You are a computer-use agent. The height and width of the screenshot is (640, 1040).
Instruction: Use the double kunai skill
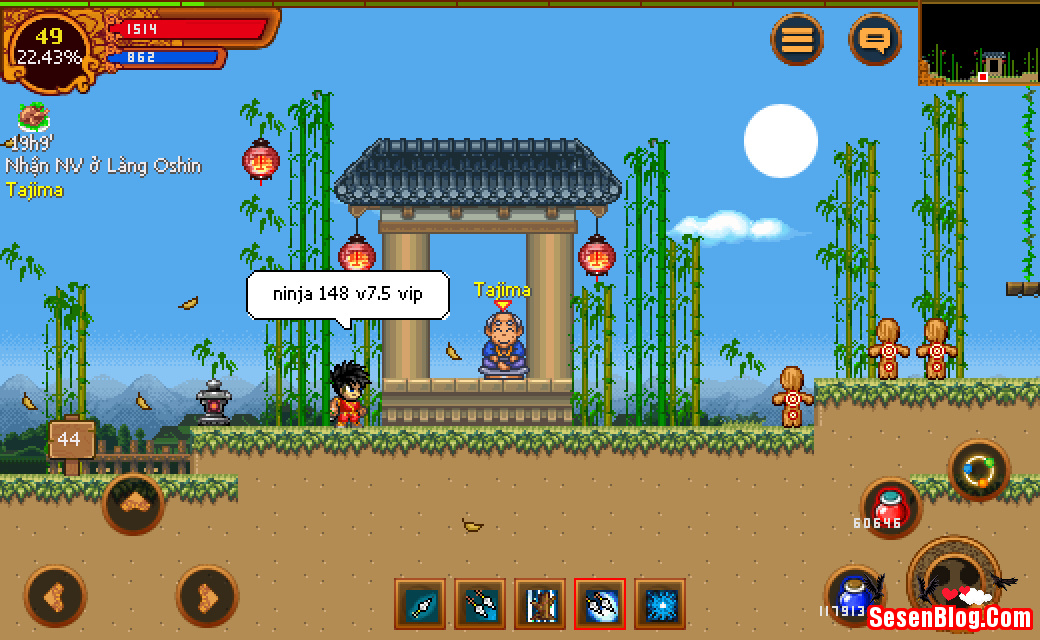480,604
